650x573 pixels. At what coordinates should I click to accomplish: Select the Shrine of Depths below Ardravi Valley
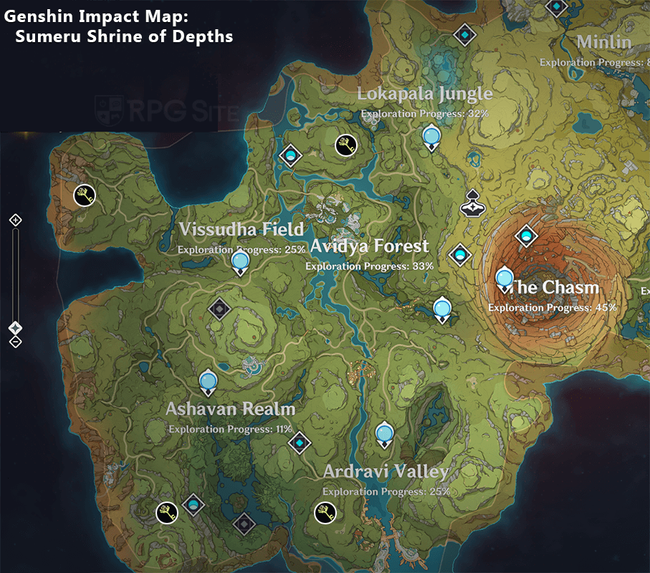click(x=325, y=513)
